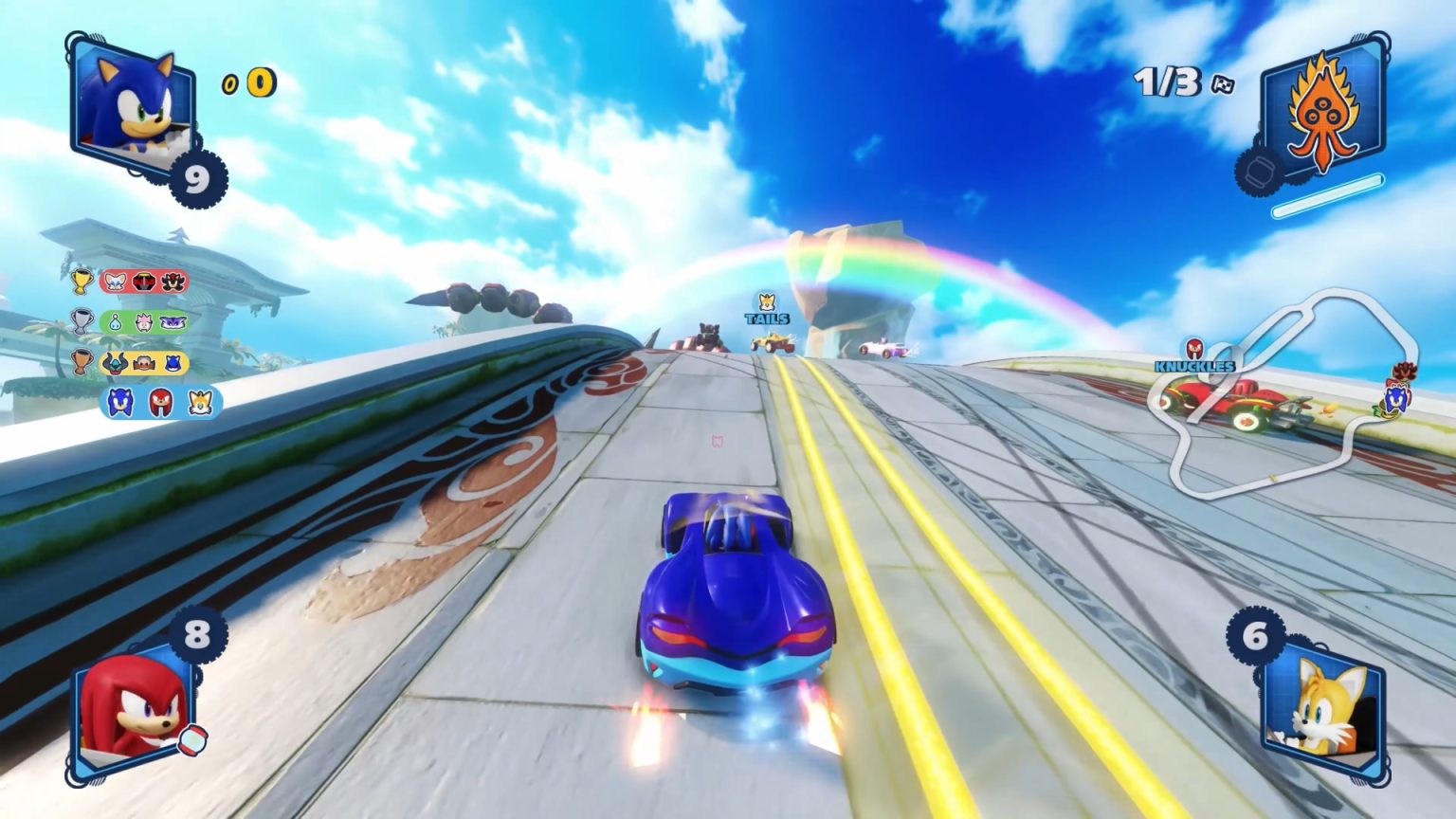1456x819 pixels.
Task: Click the TAILS name tag above the kart
Action: [770, 319]
